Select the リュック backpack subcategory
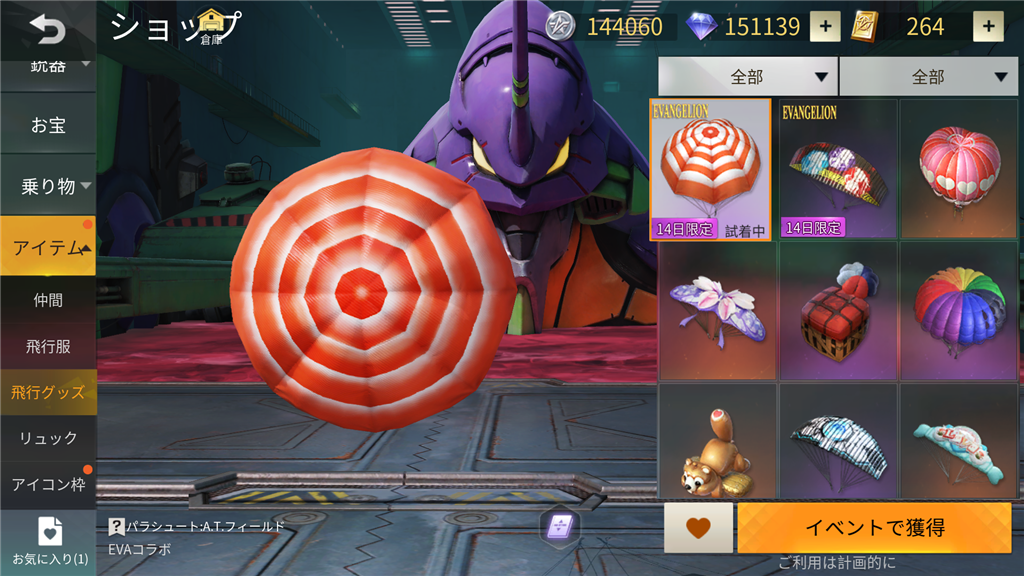Screen dimensions: 1024x576 48,438
